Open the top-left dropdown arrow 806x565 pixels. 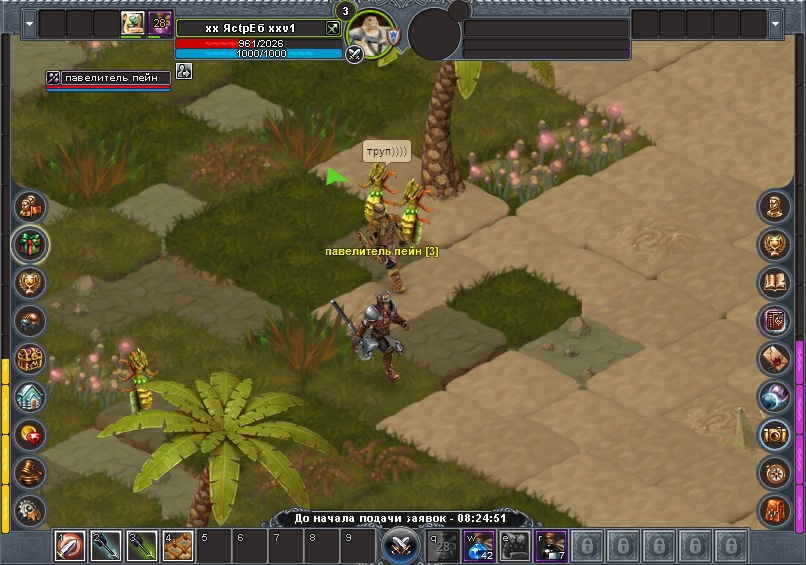click(29, 22)
